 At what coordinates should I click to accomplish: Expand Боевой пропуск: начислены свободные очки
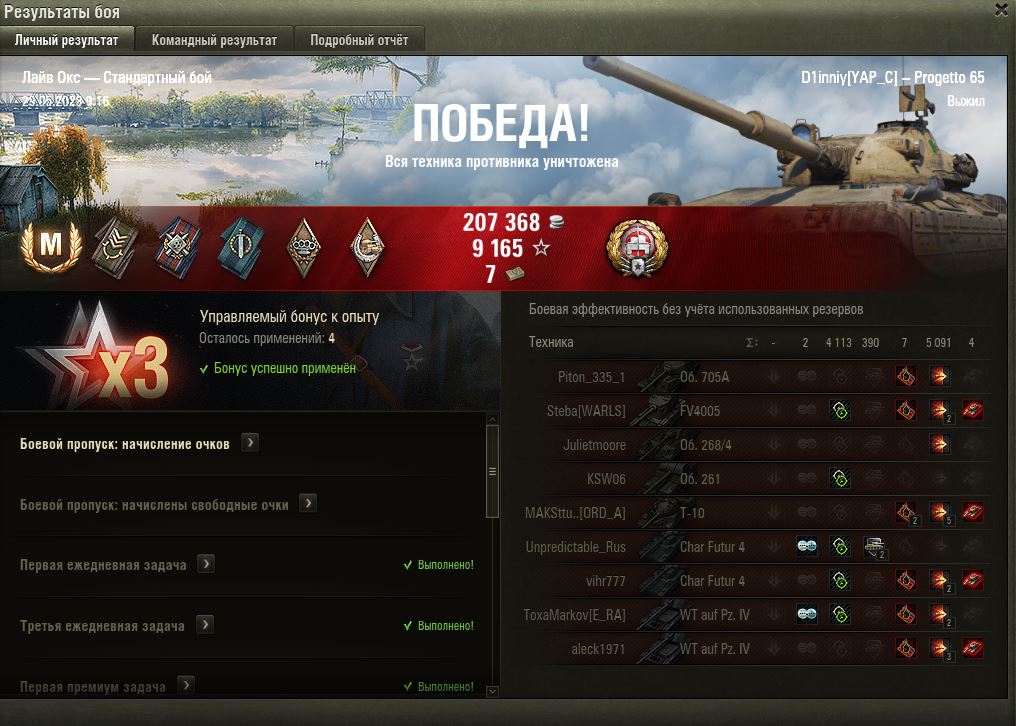[308, 504]
